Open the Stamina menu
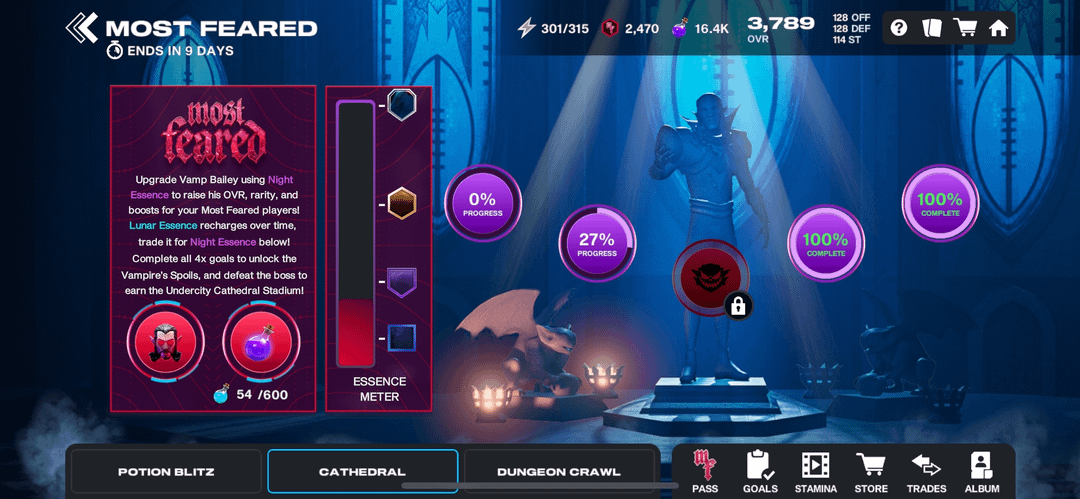This screenshot has height=499, width=1080. 815,472
